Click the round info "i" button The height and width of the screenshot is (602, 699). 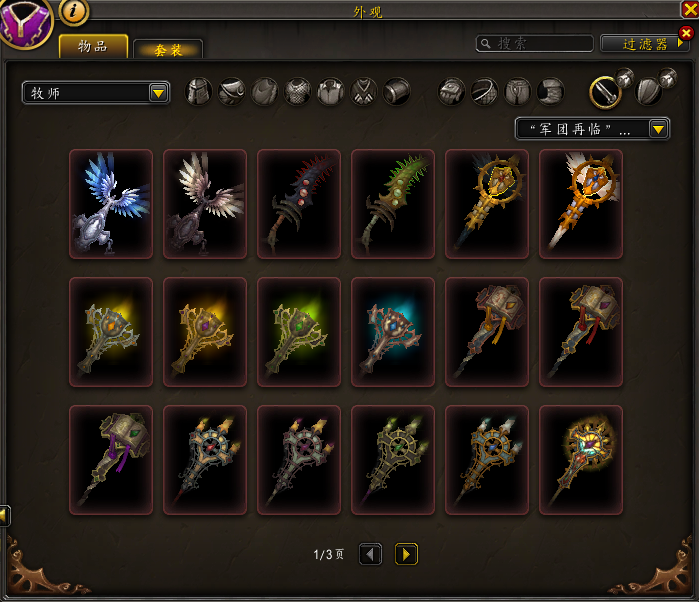coord(75,11)
